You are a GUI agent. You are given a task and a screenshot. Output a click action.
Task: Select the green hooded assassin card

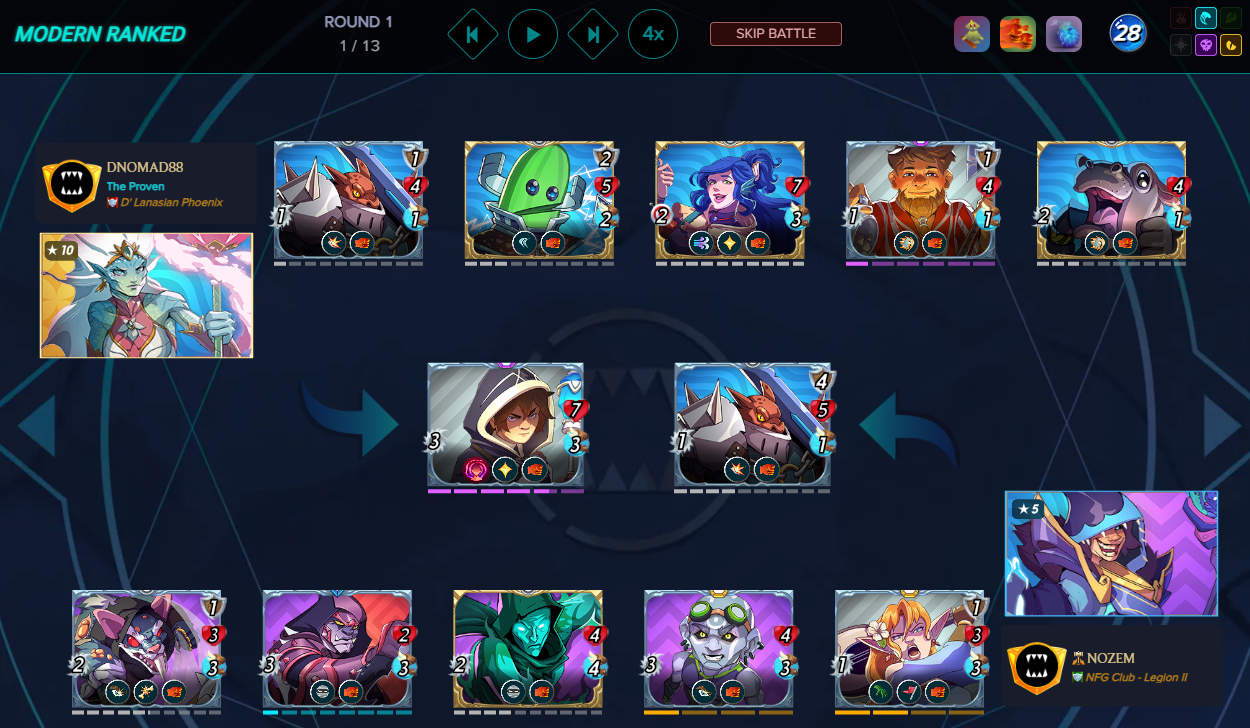click(x=528, y=649)
